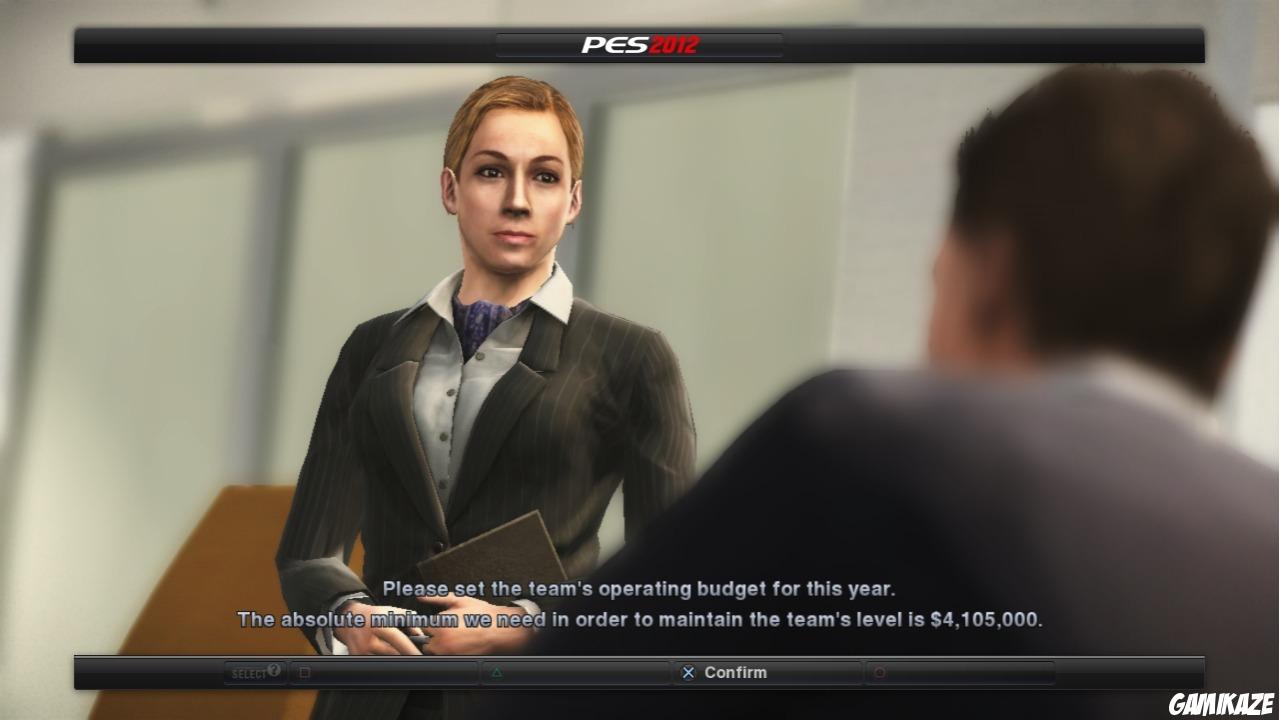
Task: Click the green triangle button icon
Action: pos(496,673)
